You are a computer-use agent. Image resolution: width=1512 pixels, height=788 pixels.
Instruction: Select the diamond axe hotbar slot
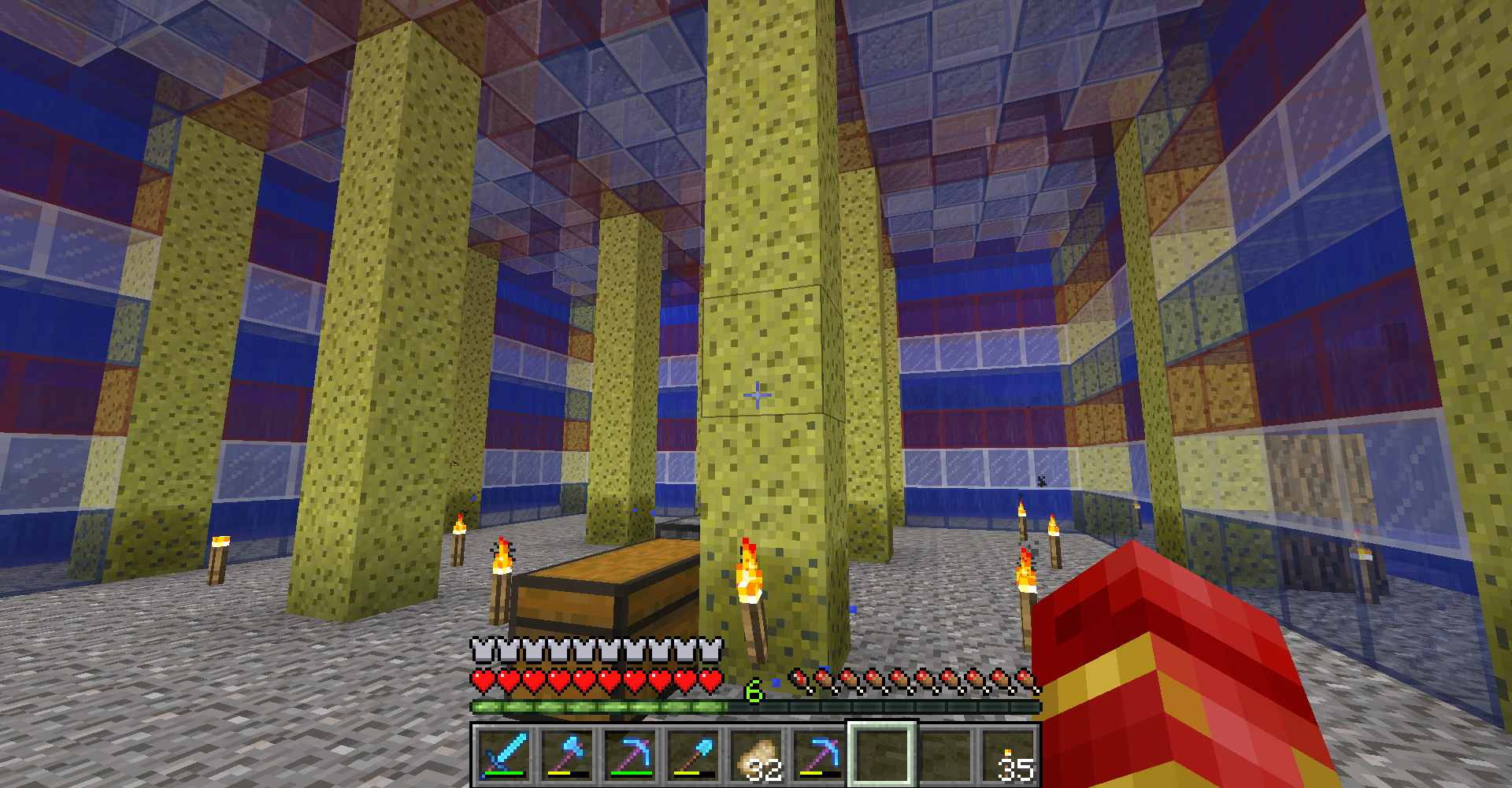[567, 754]
